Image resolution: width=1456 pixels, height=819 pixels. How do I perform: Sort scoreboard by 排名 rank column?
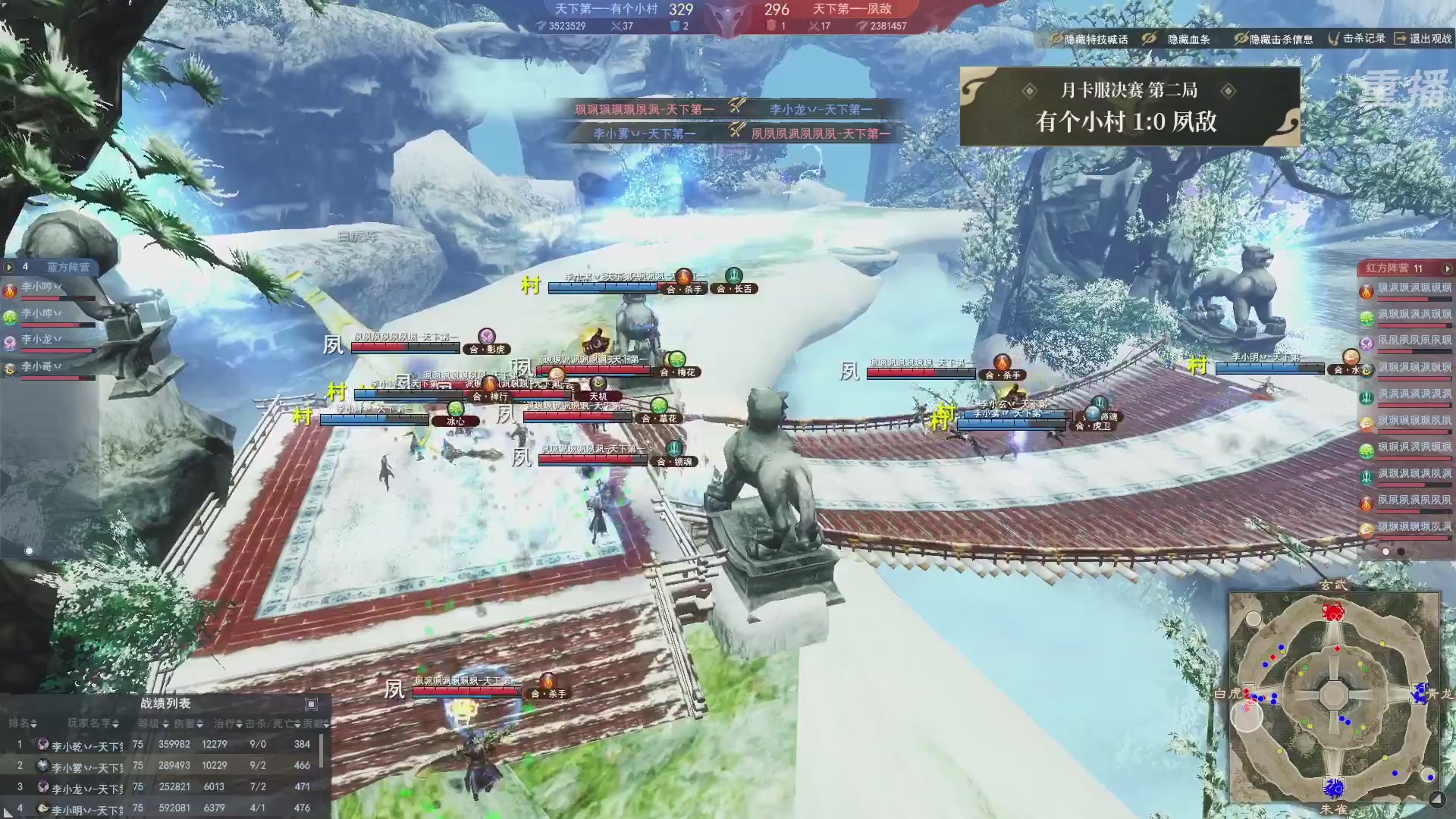(x=22, y=723)
